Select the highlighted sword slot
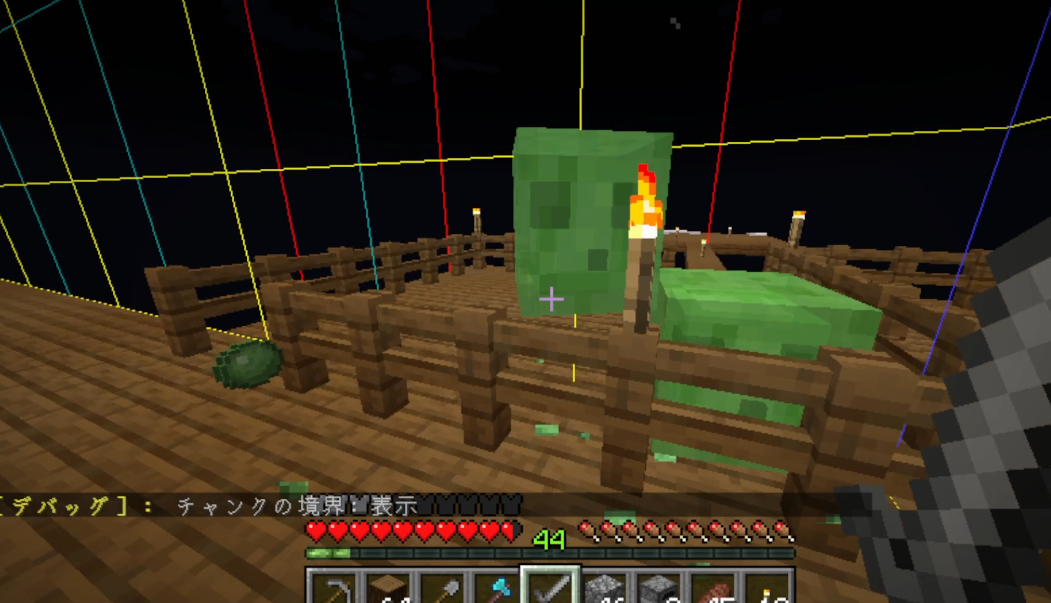This screenshot has width=1051, height=603. tap(551, 589)
